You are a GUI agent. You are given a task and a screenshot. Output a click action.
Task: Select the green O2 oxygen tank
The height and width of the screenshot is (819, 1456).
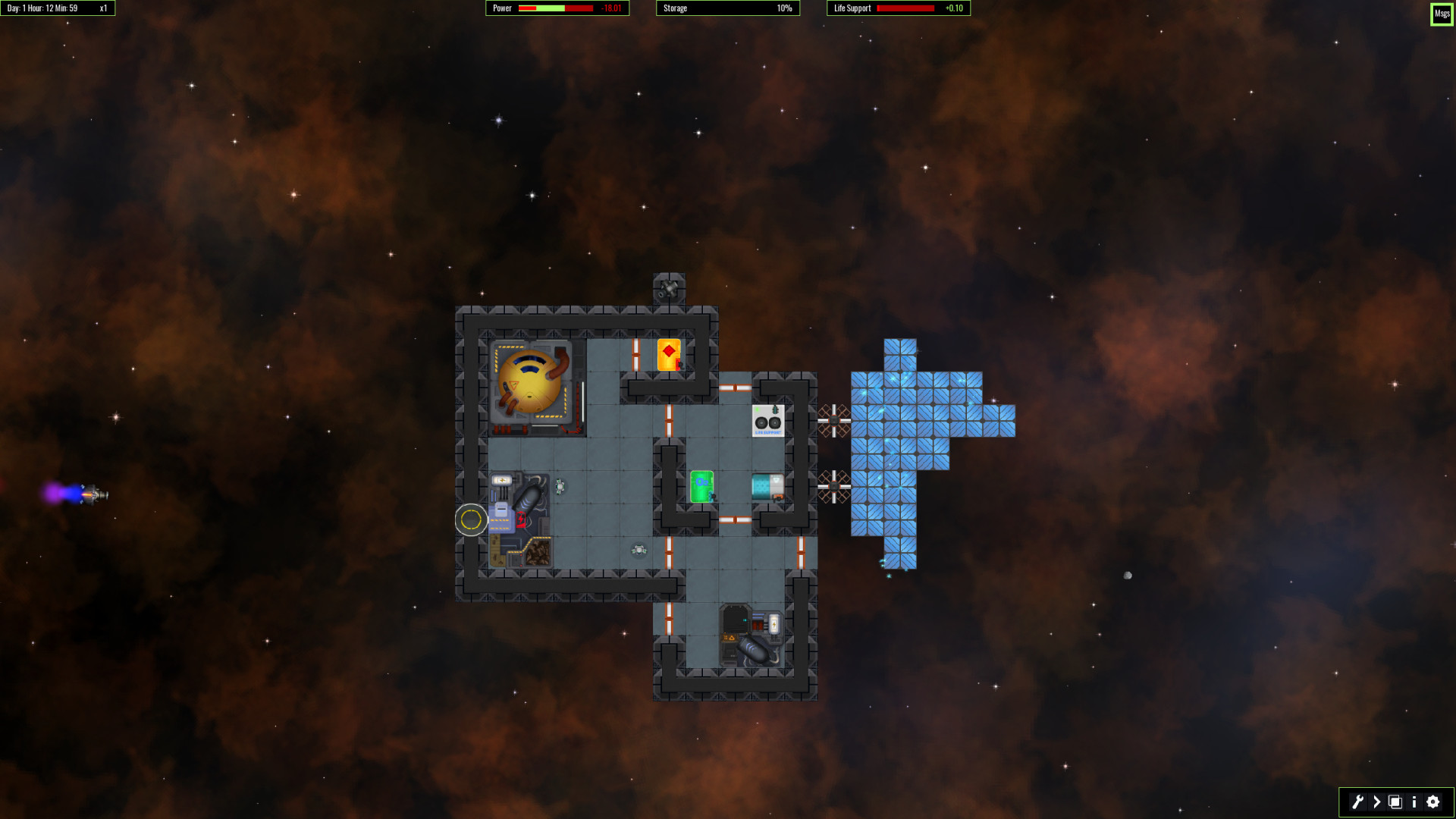pos(701,484)
